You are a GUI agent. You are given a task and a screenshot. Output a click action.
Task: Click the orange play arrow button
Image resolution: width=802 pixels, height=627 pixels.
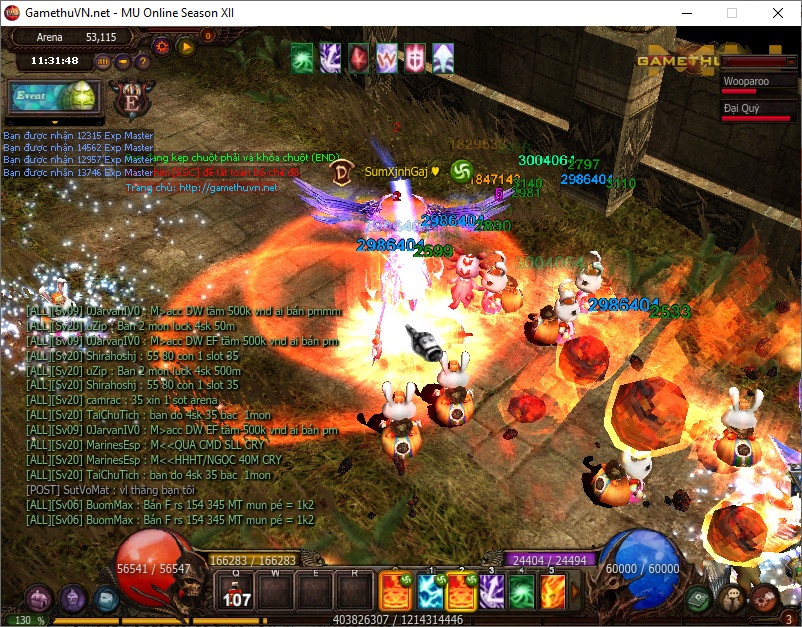click(185, 46)
